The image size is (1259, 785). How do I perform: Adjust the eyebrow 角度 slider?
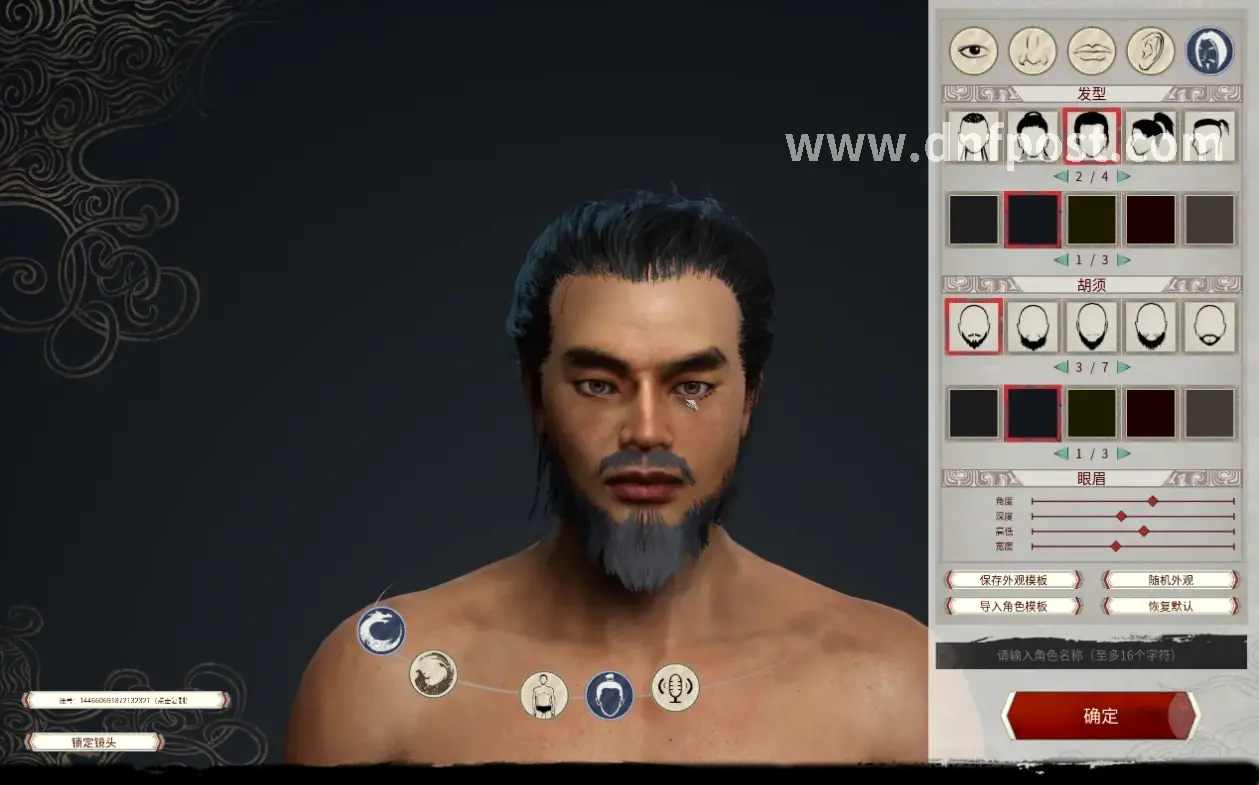coord(1152,501)
